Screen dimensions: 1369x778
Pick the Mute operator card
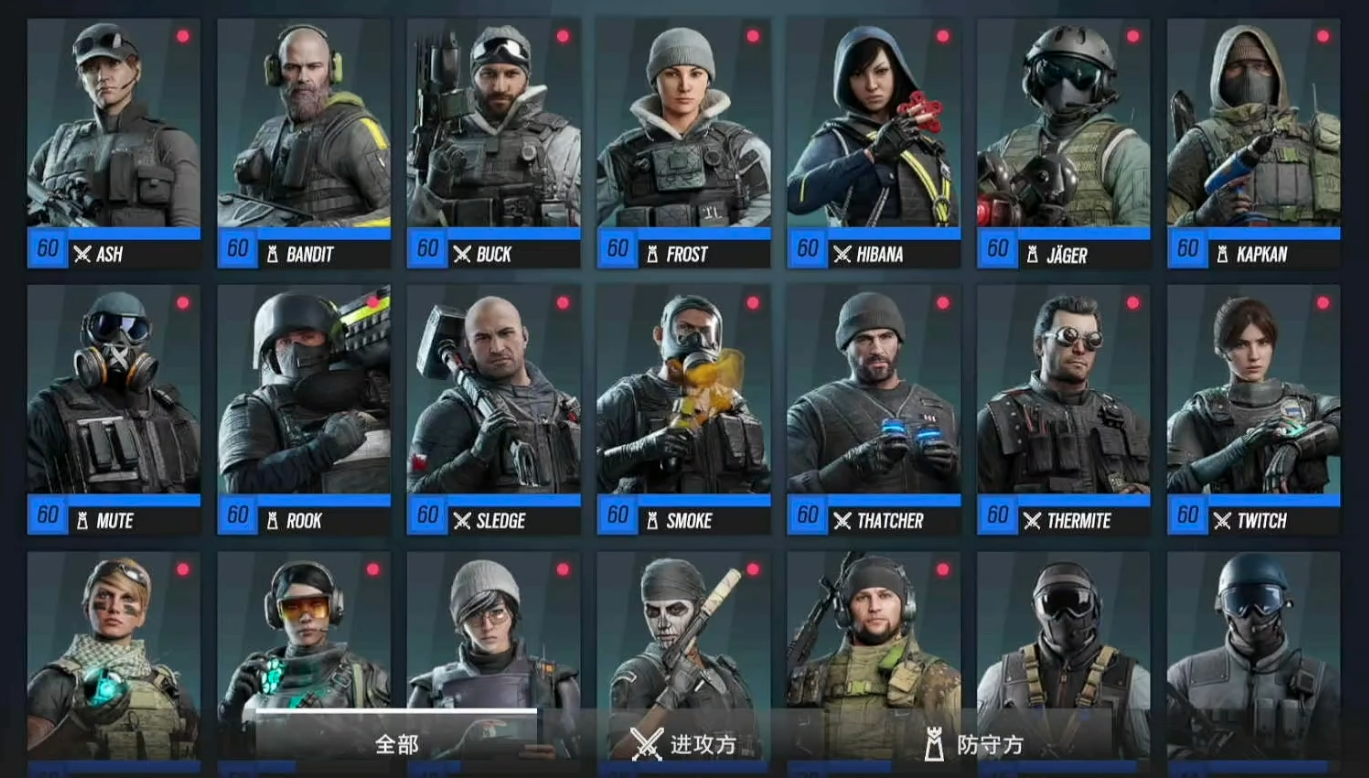point(113,410)
